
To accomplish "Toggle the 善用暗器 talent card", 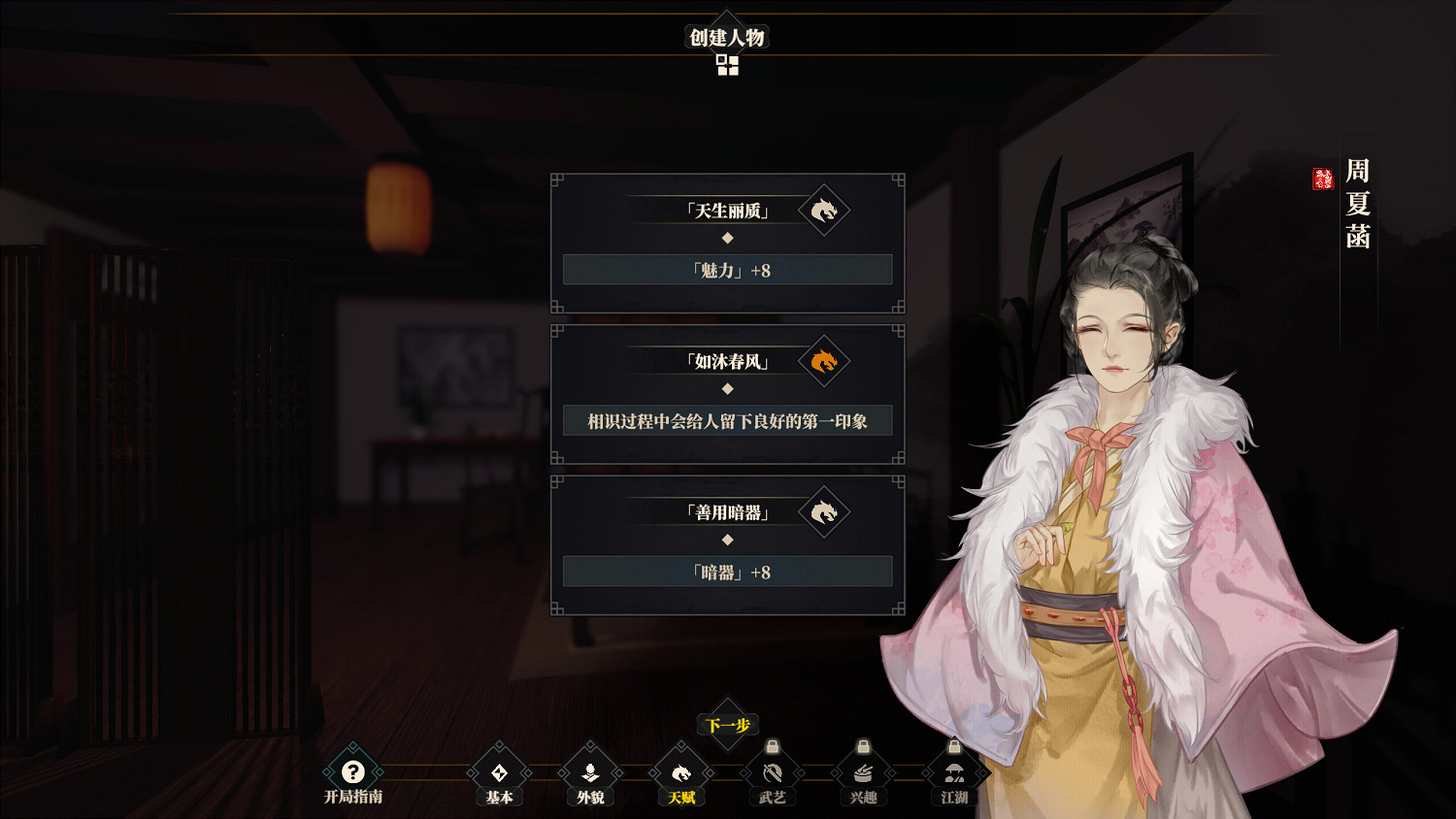I will (x=727, y=512).
